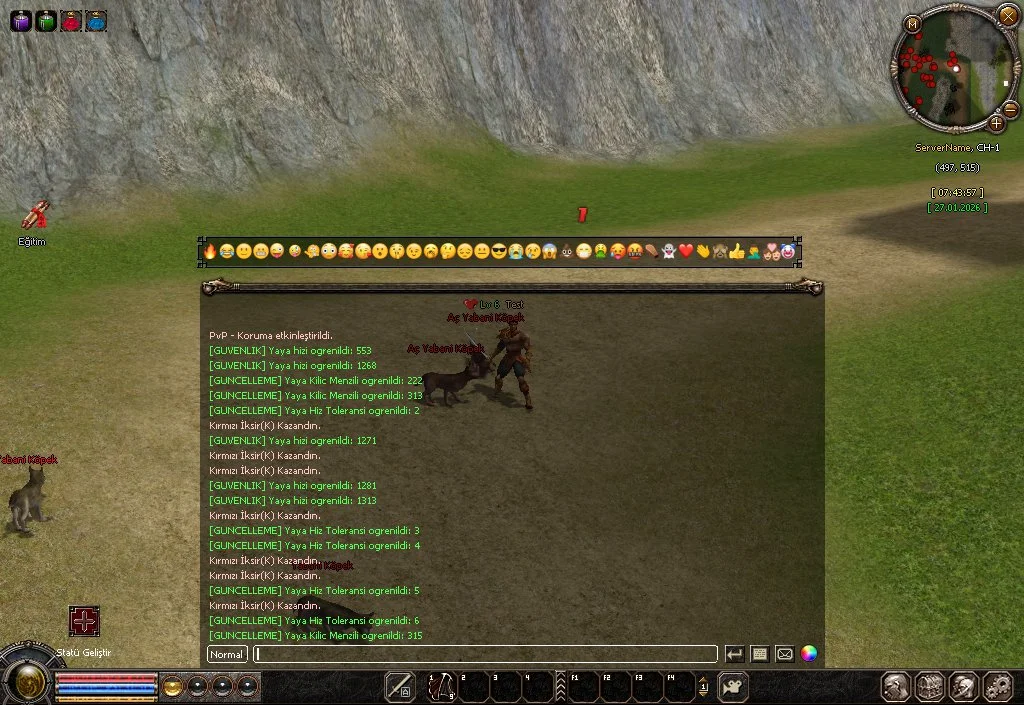Zoom out the minimap with the minus button

click(1010, 108)
